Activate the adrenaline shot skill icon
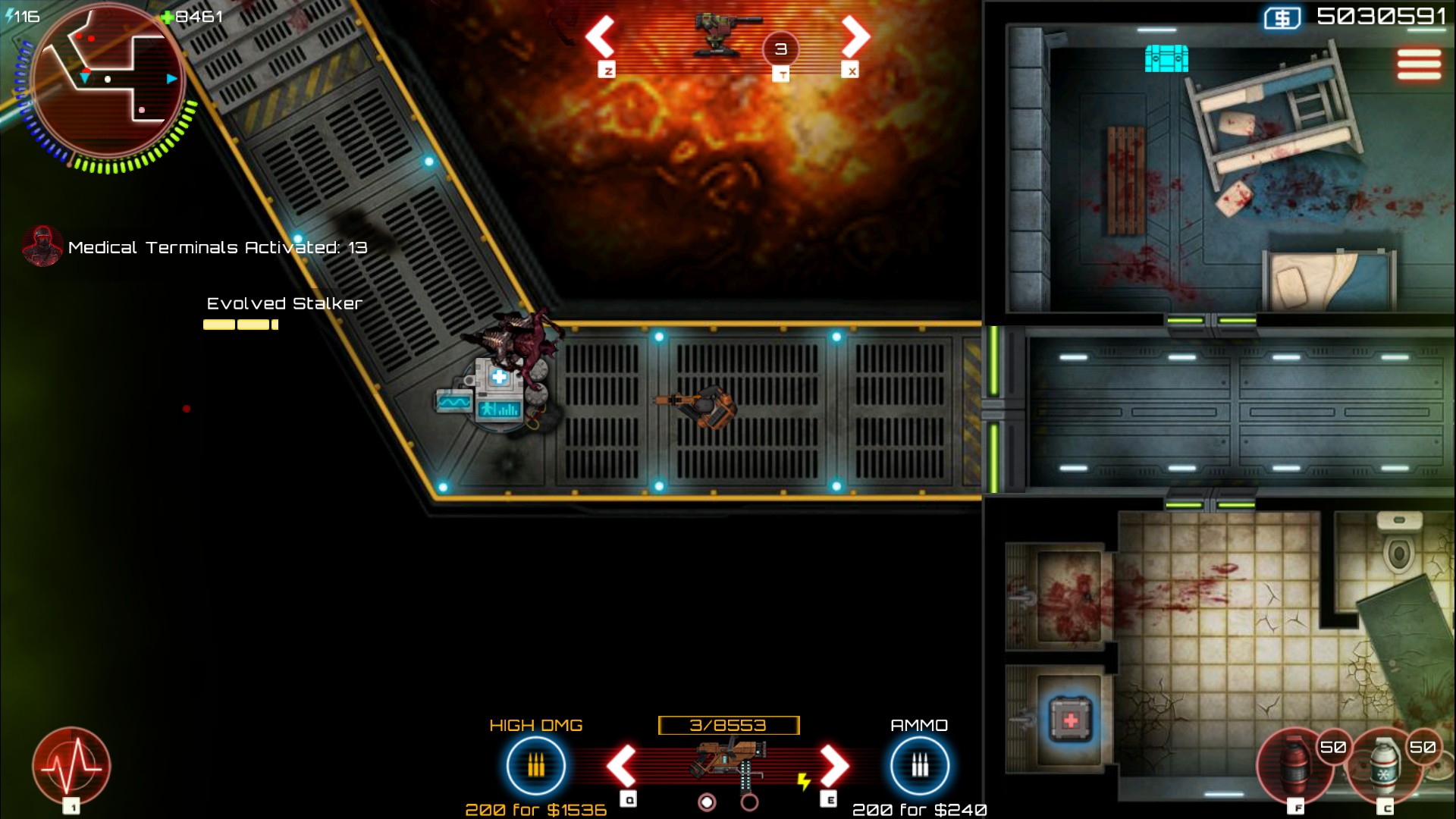The width and height of the screenshot is (1456, 819). point(72,766)
